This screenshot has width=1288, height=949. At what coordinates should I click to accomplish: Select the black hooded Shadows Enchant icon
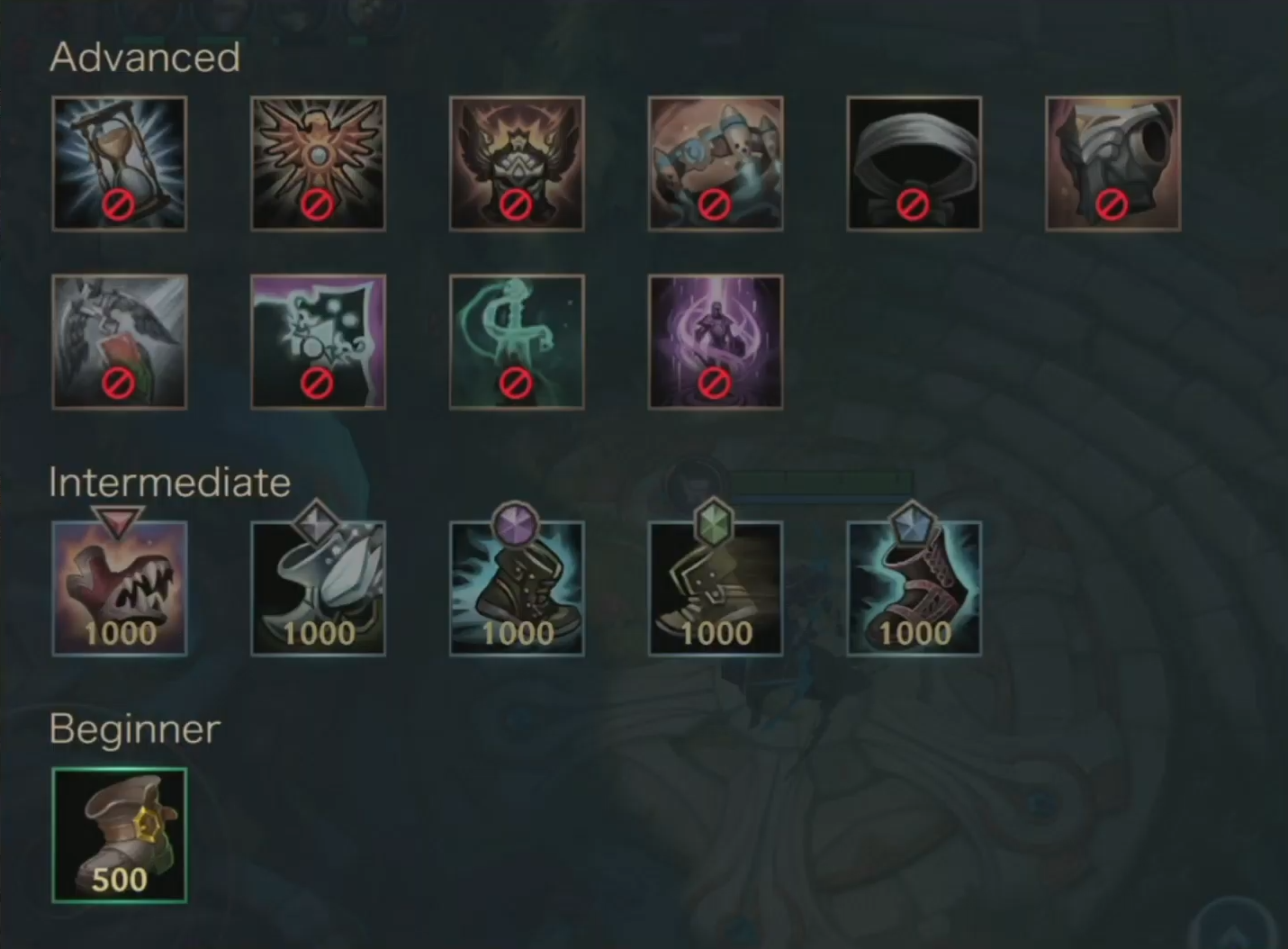point(914,162)
